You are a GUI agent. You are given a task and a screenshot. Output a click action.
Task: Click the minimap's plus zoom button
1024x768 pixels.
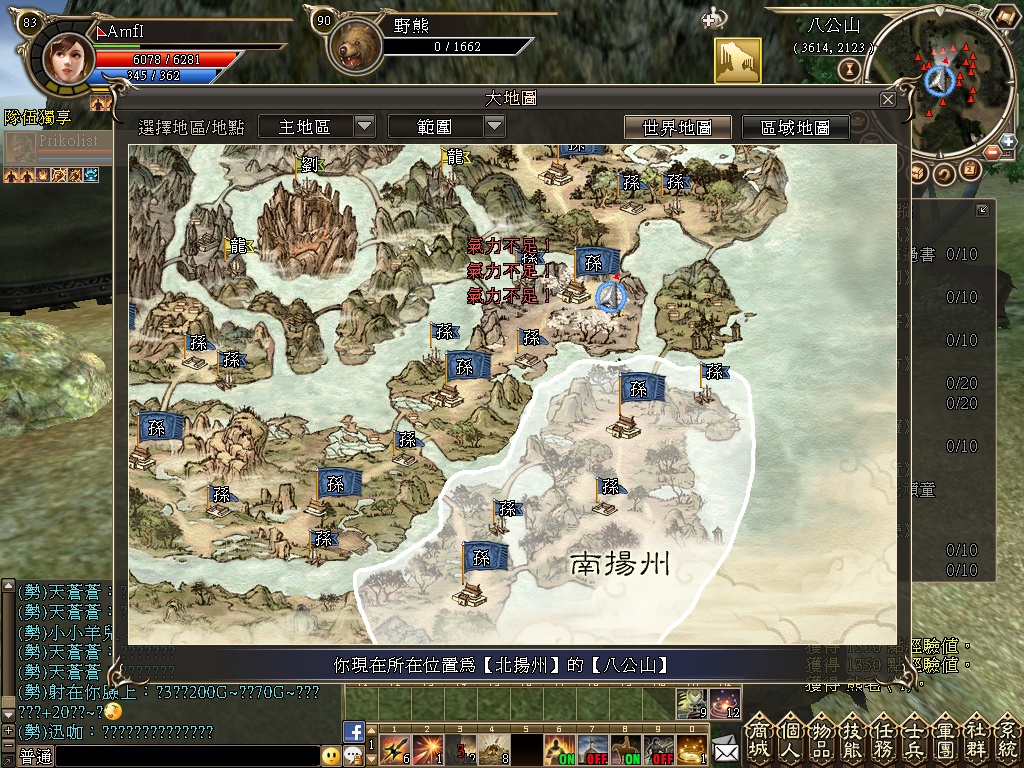[x=1007, y=141]
